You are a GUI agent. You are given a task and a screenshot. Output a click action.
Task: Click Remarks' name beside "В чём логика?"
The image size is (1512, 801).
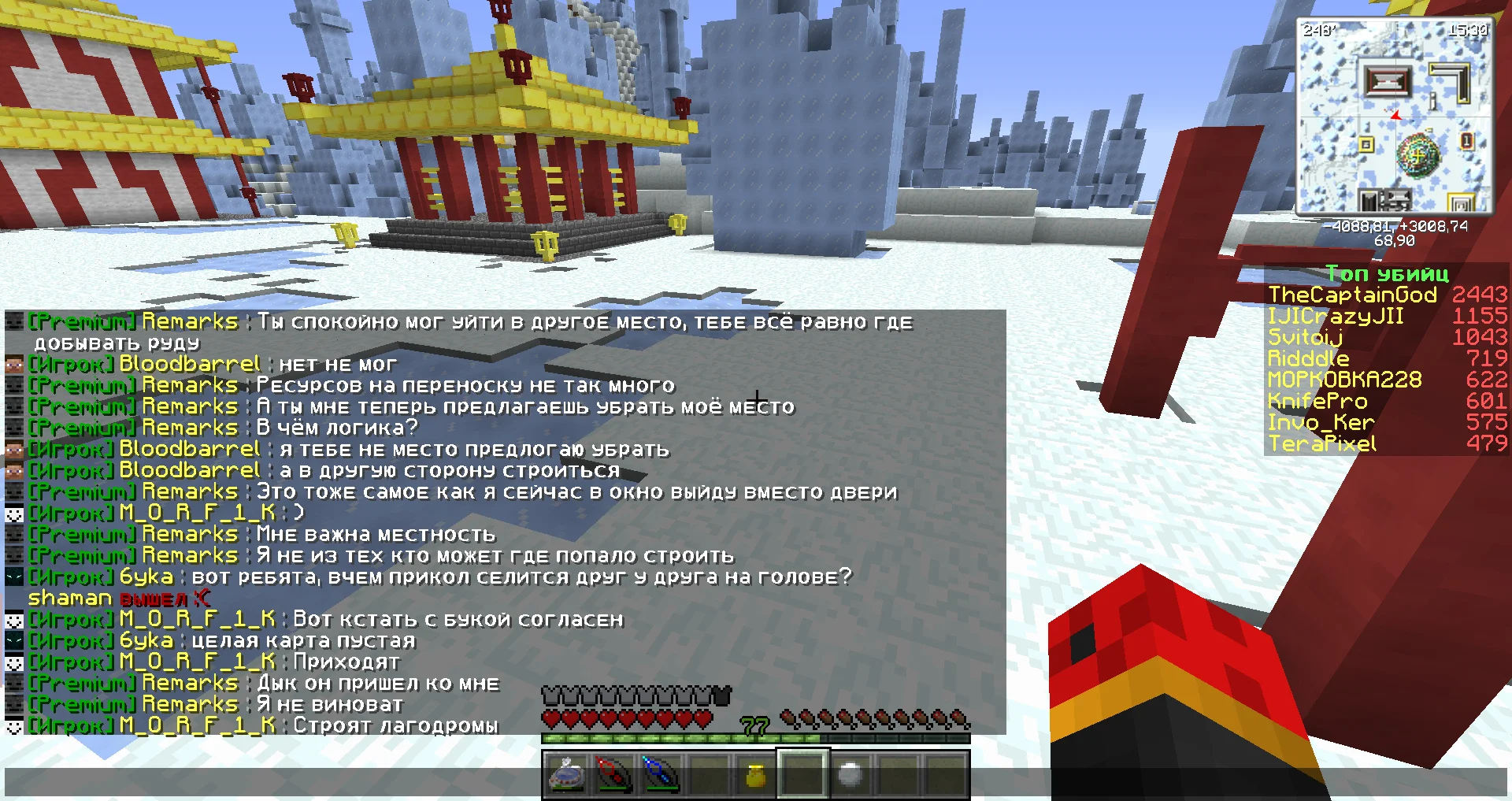[x=190, y=428]
